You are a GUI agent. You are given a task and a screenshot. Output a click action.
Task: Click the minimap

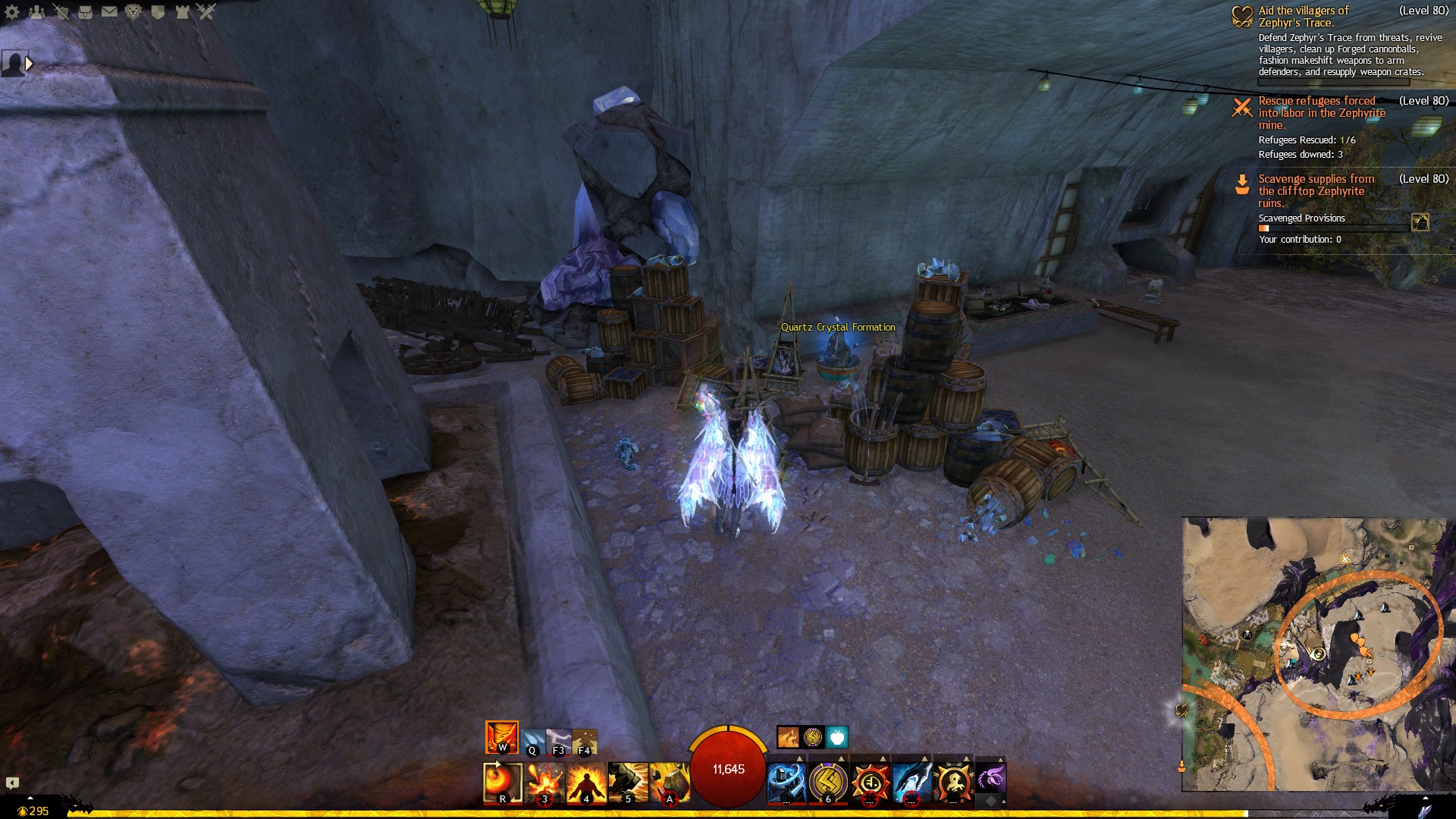click(x=1314, y=654)
